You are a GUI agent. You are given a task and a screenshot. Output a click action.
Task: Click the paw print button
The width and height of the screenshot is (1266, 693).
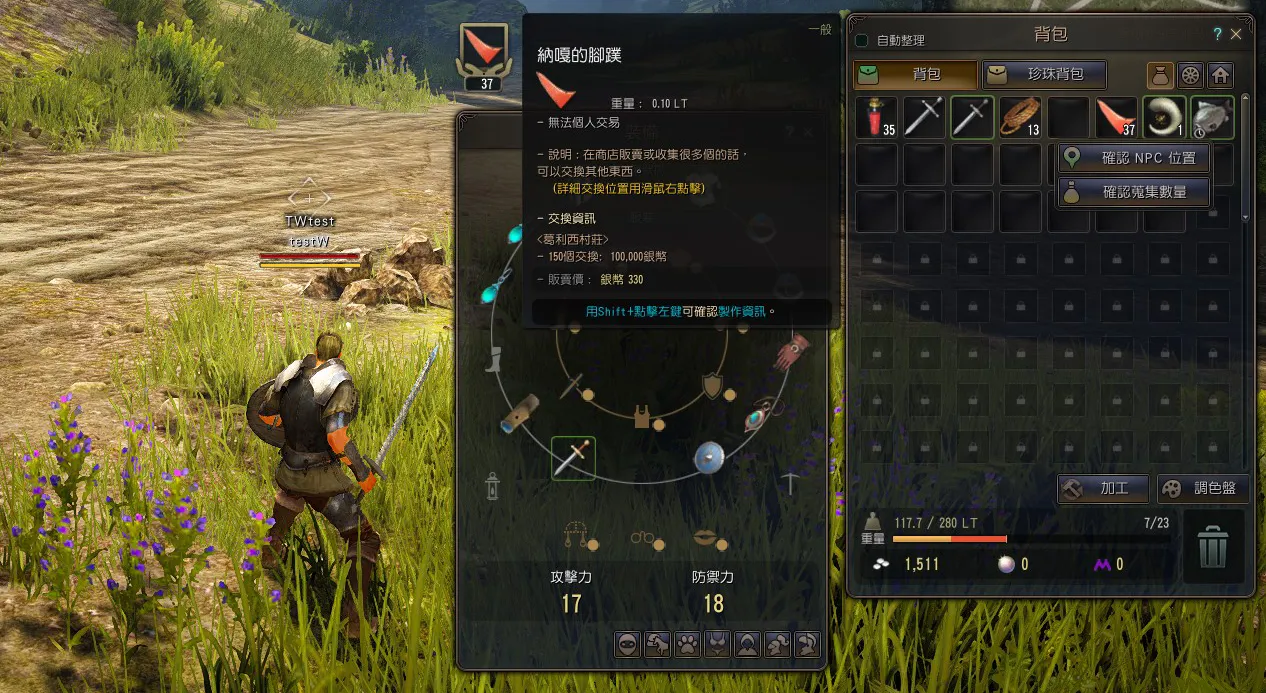687,645
